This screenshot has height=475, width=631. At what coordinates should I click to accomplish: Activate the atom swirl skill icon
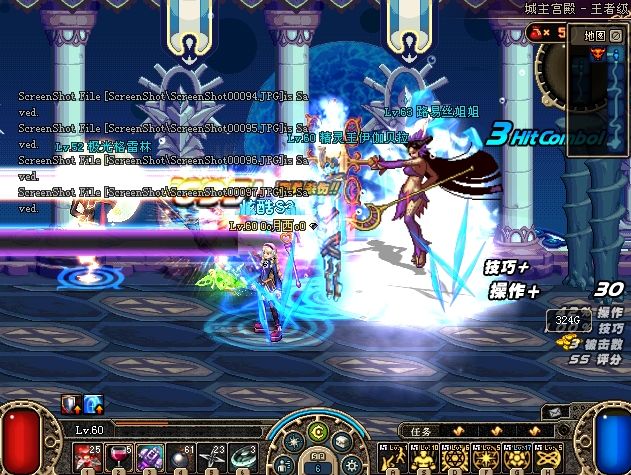pos(545,456)
